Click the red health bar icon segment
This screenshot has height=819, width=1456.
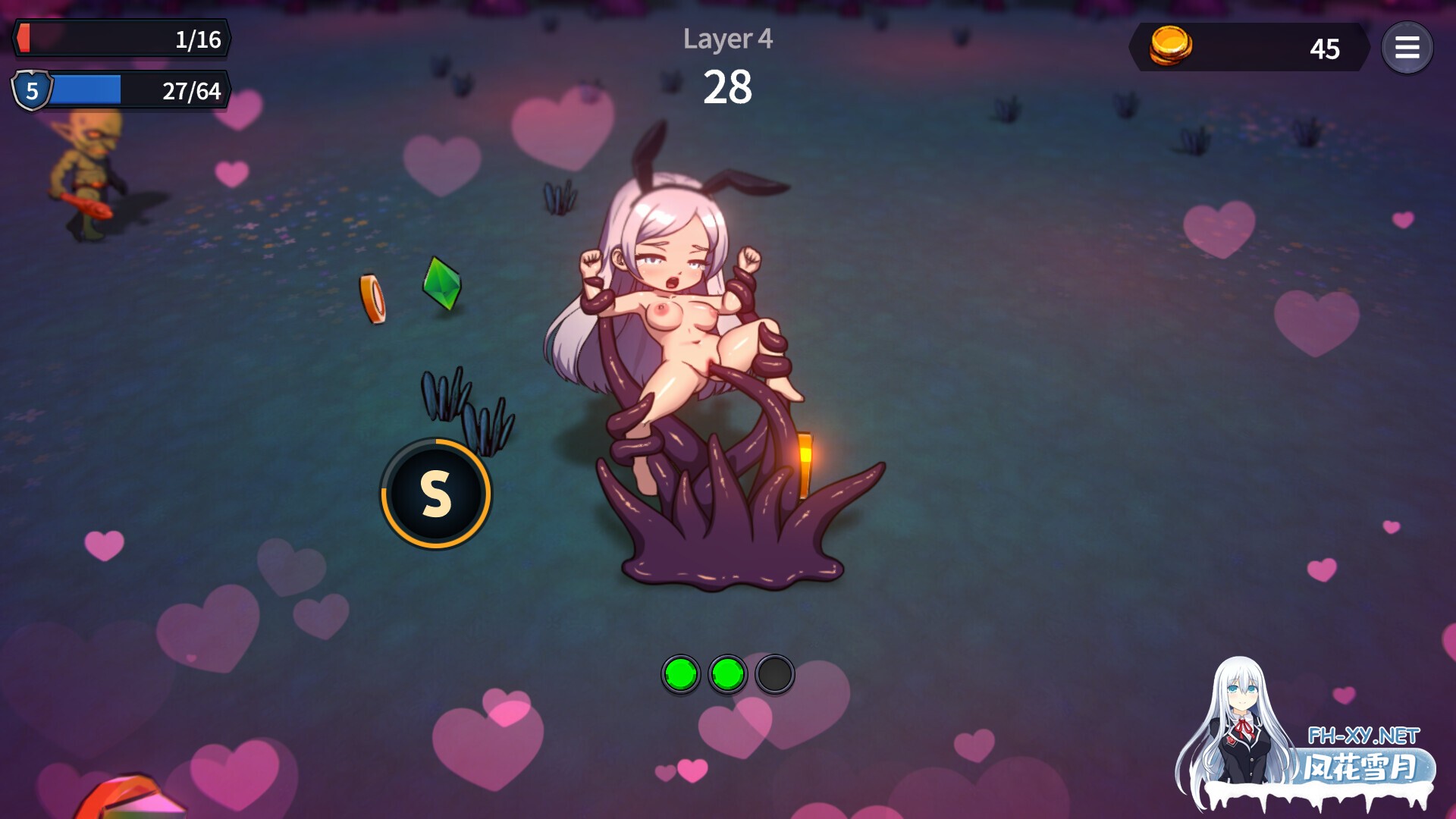(24, 39)
